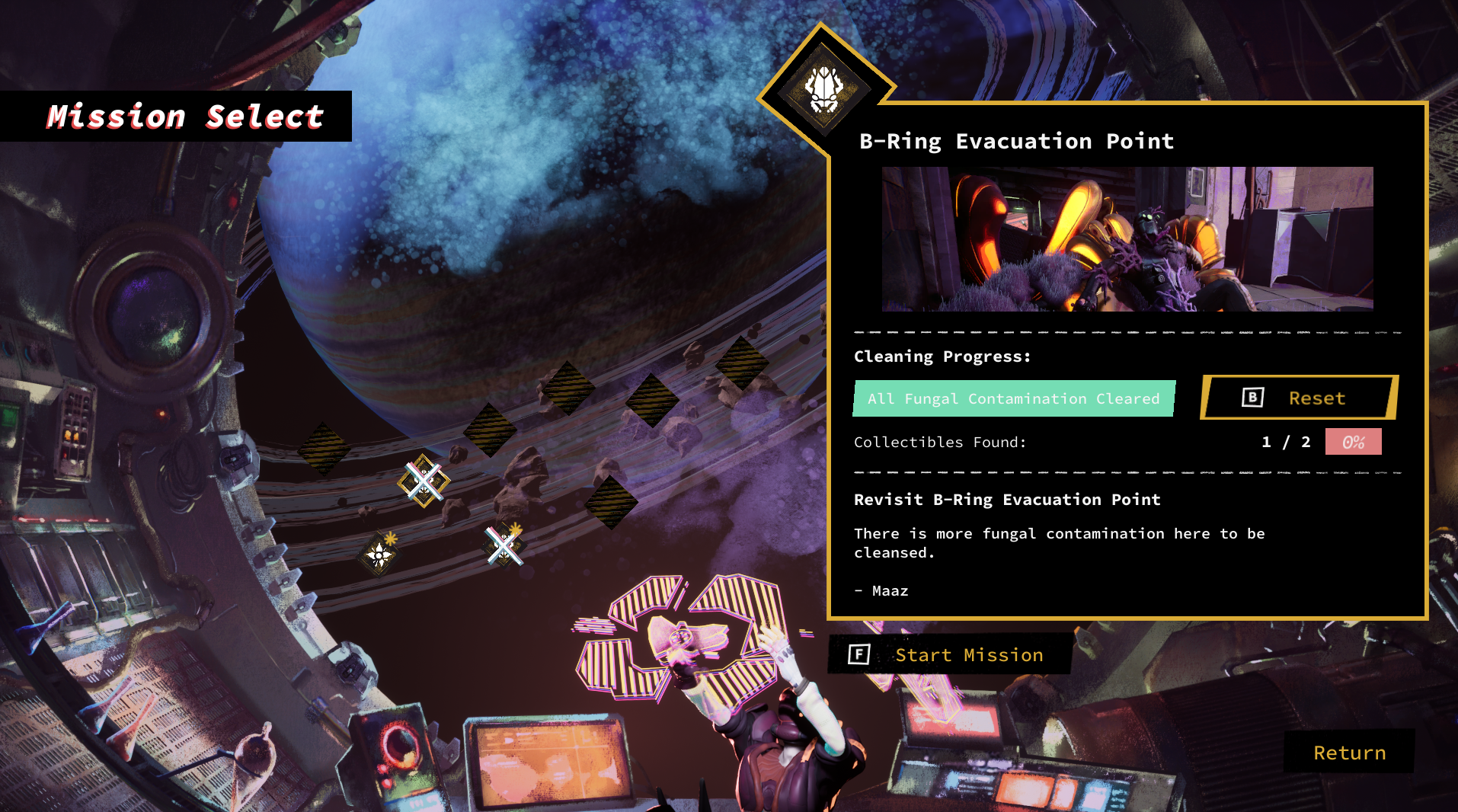
Task: Start the B-Ring Evacuation Point mission
Action: tap(950, 655)
